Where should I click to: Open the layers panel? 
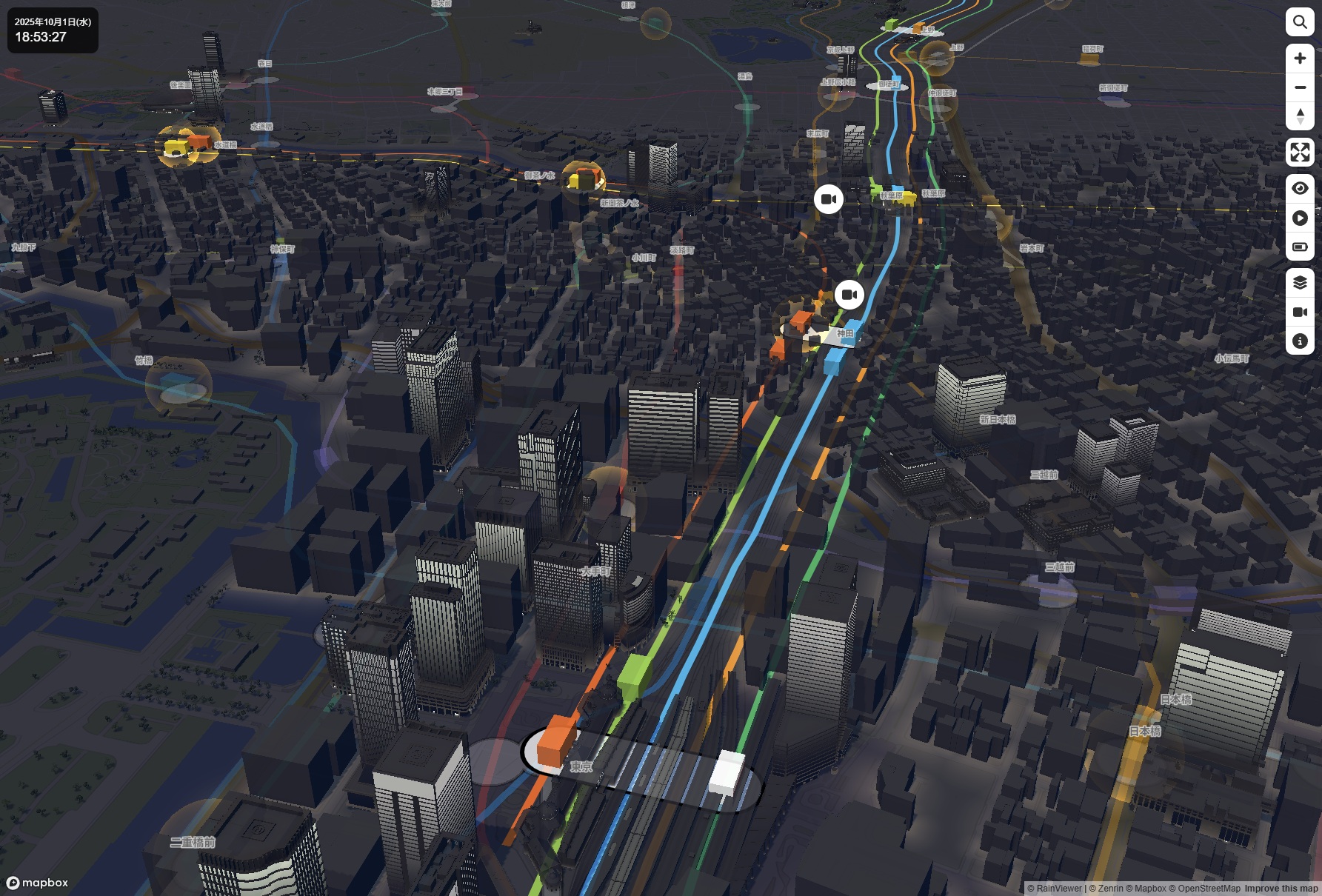1300,282
